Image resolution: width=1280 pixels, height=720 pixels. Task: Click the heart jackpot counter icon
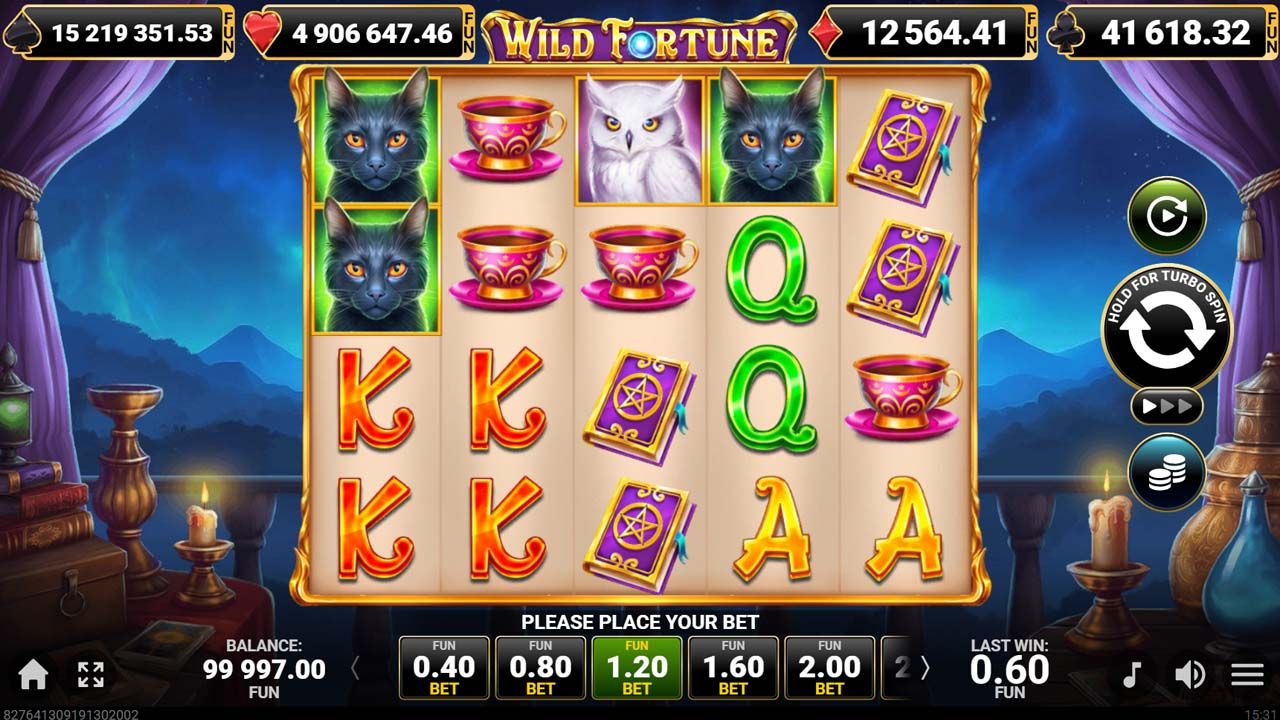click(x=261, y=31)
